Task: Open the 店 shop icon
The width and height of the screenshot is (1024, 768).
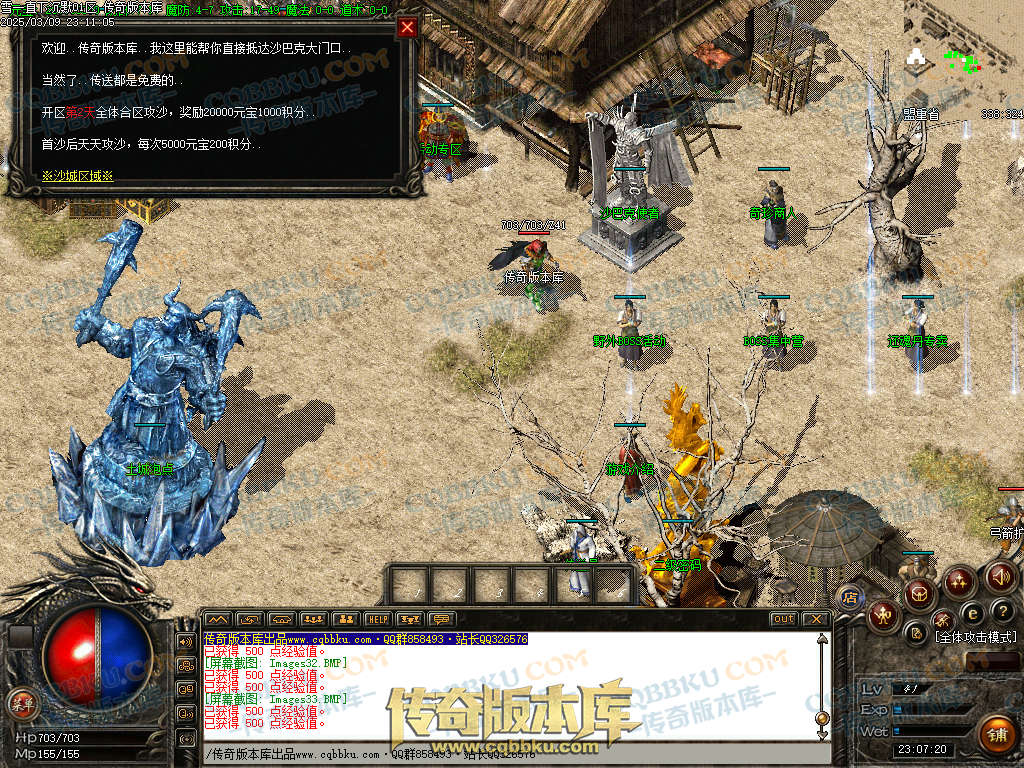Action: tap(850, 597)
